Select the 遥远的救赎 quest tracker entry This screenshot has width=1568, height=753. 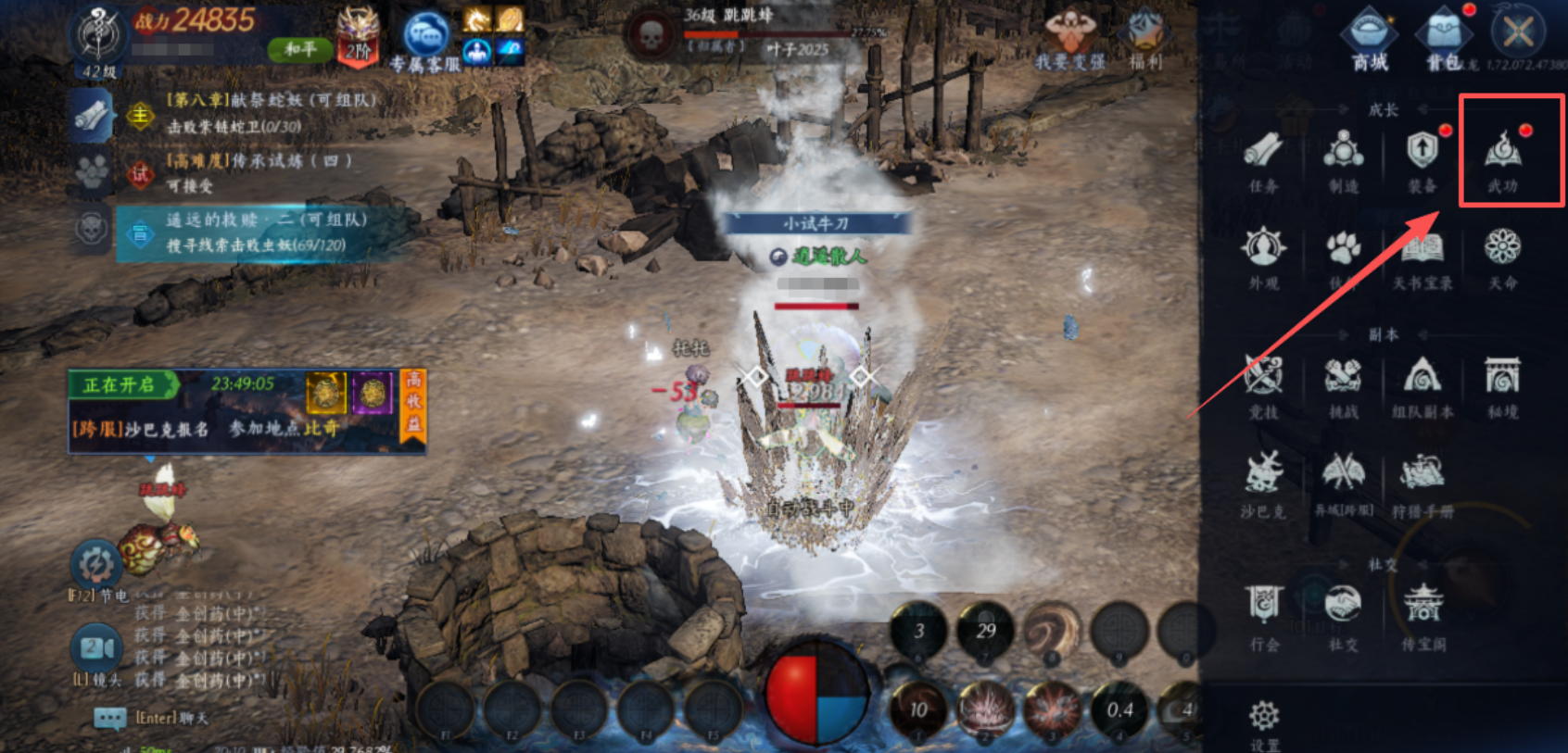coord(264,232)
